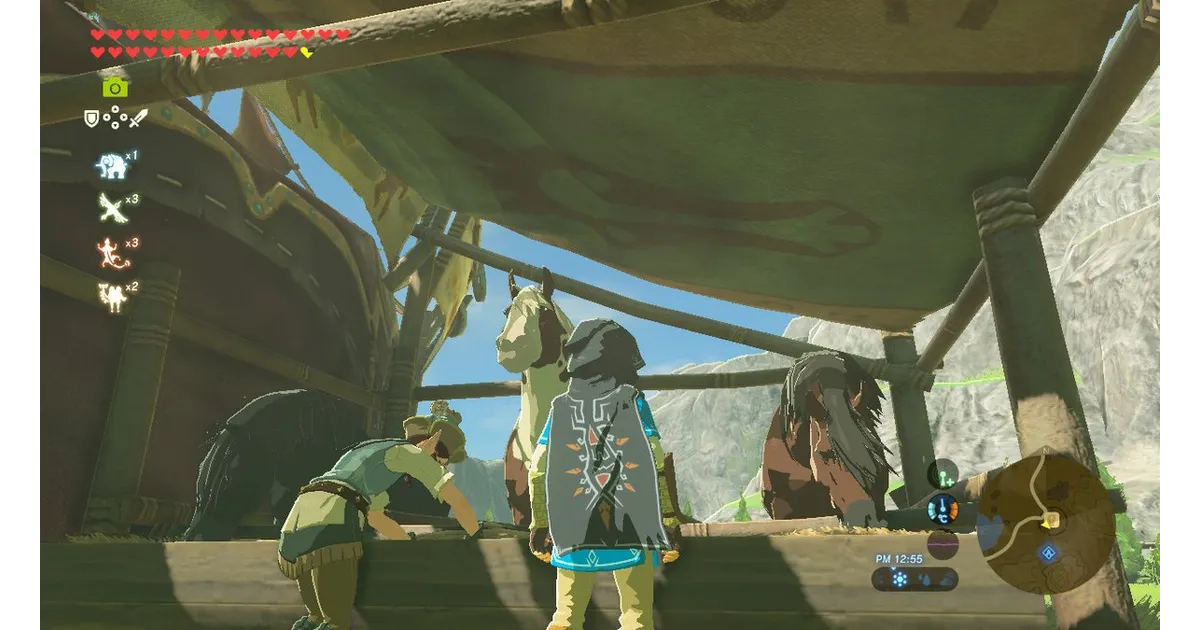Click the noise level meter
Screen dimensions: 1200x630
point(942,544)
